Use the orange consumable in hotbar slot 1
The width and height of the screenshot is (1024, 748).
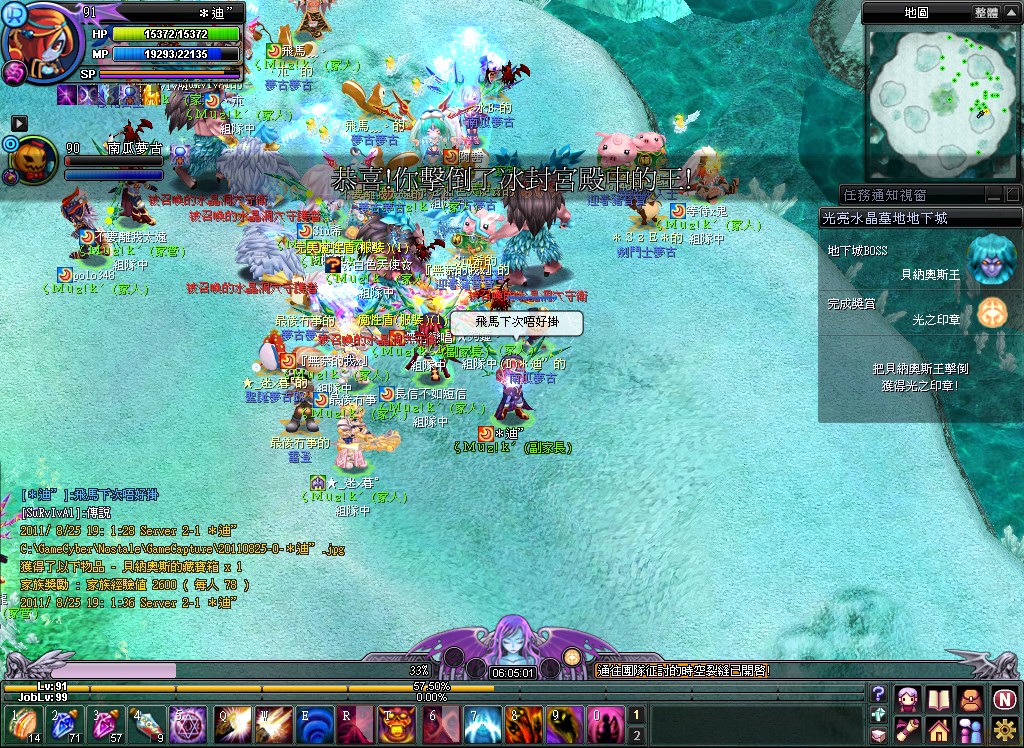click(22, 723)
